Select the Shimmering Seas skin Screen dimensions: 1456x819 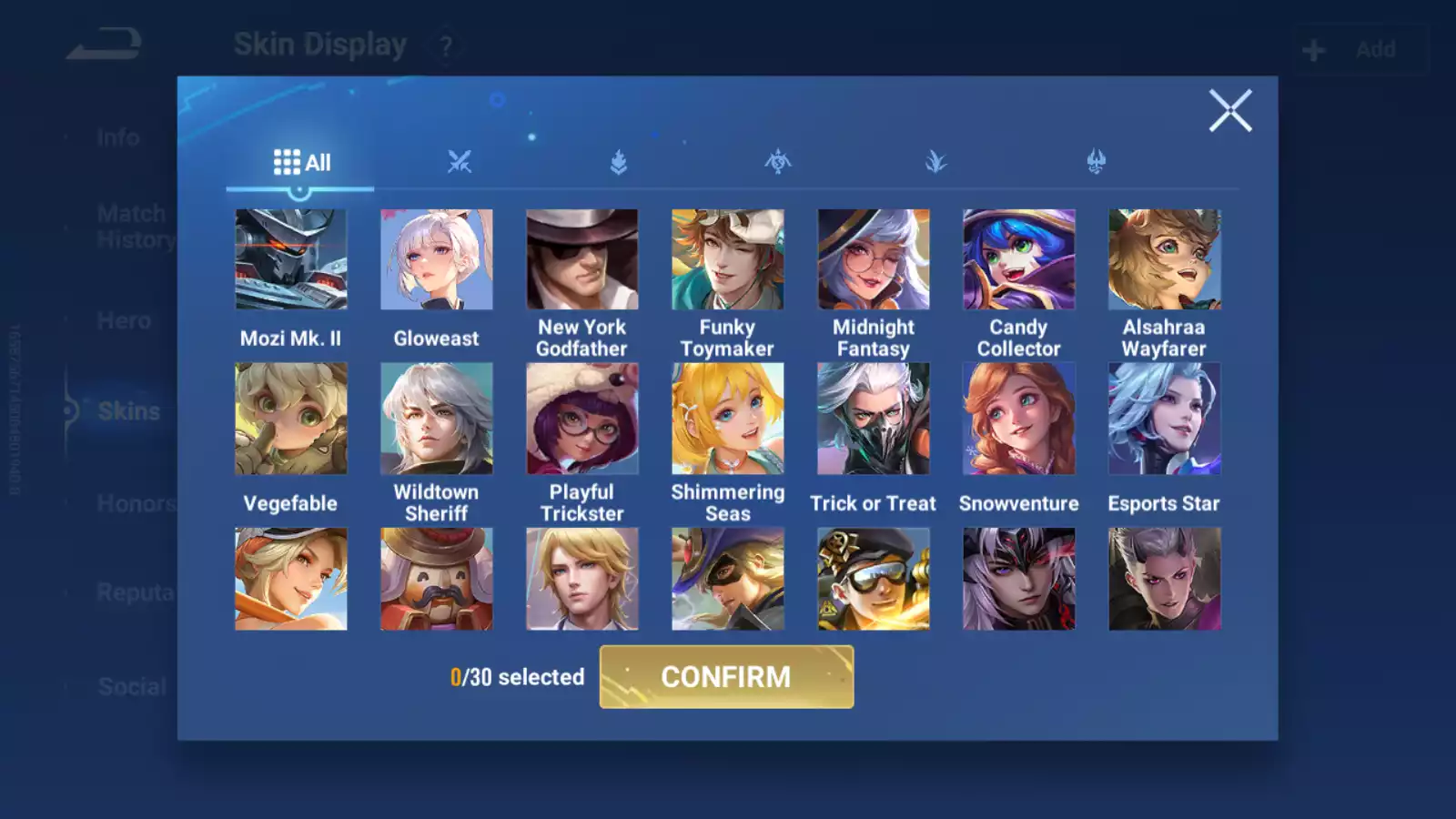pos(727,419)
